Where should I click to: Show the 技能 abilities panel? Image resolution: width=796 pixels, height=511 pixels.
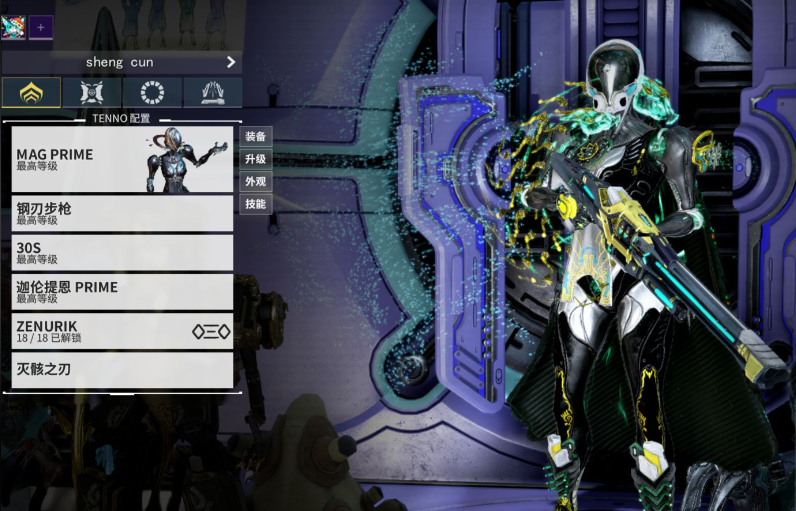pos(256,204)
